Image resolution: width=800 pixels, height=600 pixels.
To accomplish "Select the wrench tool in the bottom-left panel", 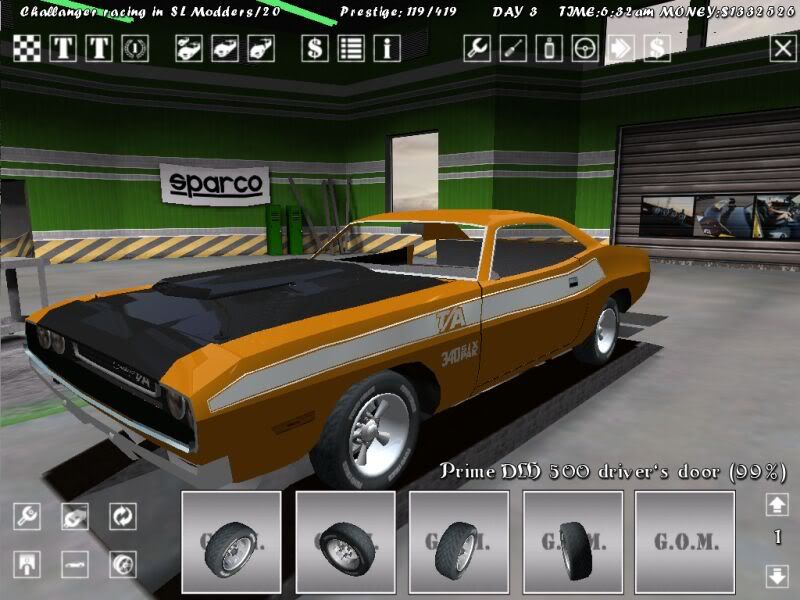I will pyautogui.click(x=27, y=516).
